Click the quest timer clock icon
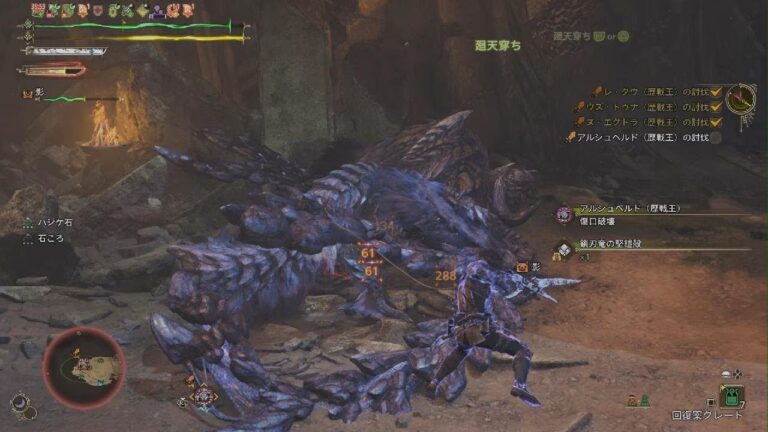 point(742,98)
